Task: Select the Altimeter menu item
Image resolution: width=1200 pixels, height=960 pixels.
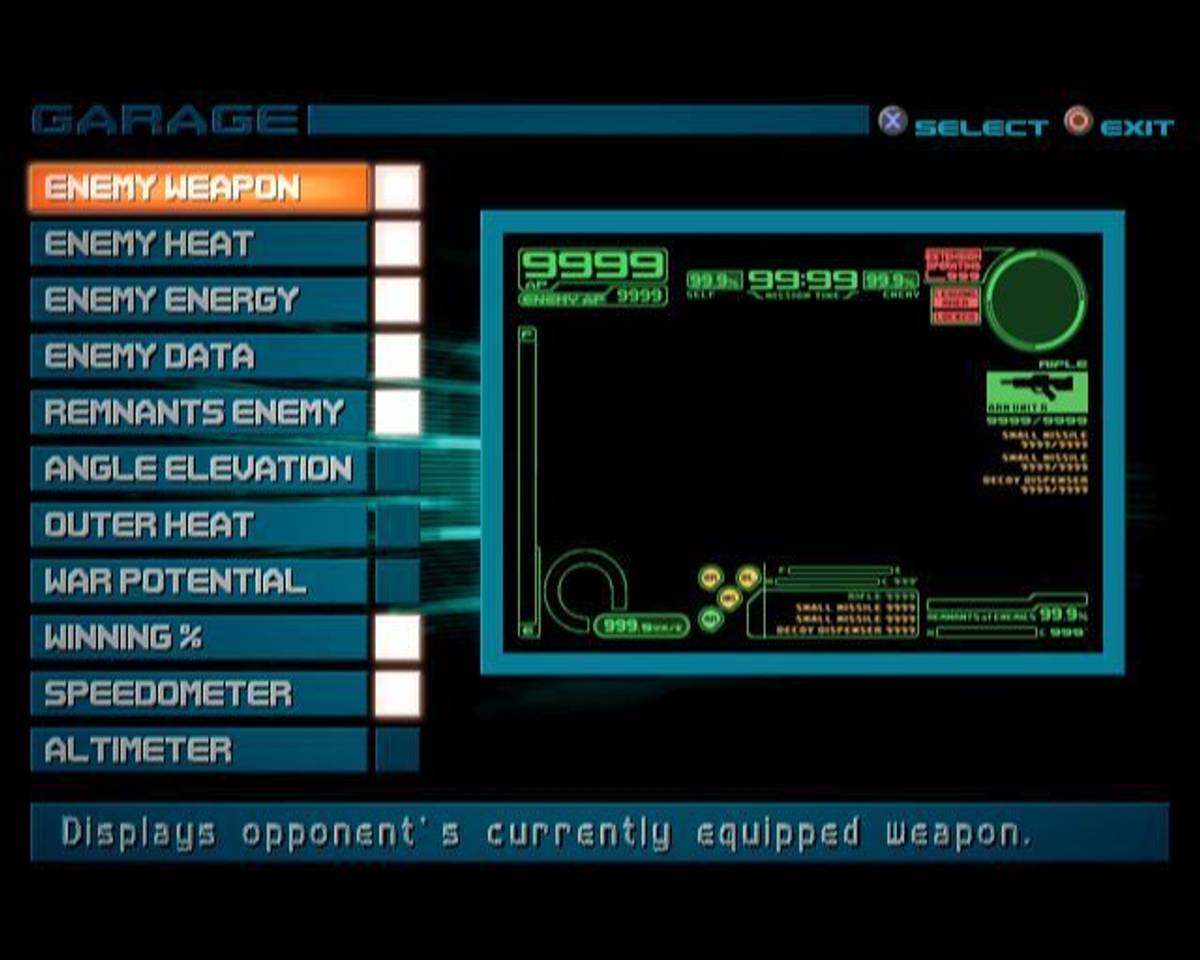Action: coord(198,750)
